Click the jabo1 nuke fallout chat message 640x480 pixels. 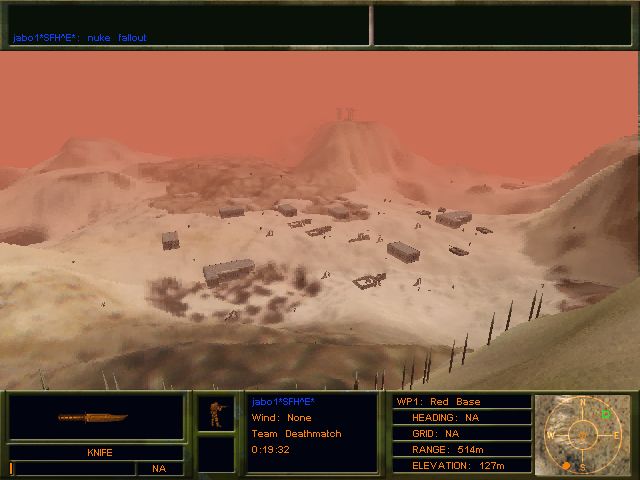tap(79, 38)
